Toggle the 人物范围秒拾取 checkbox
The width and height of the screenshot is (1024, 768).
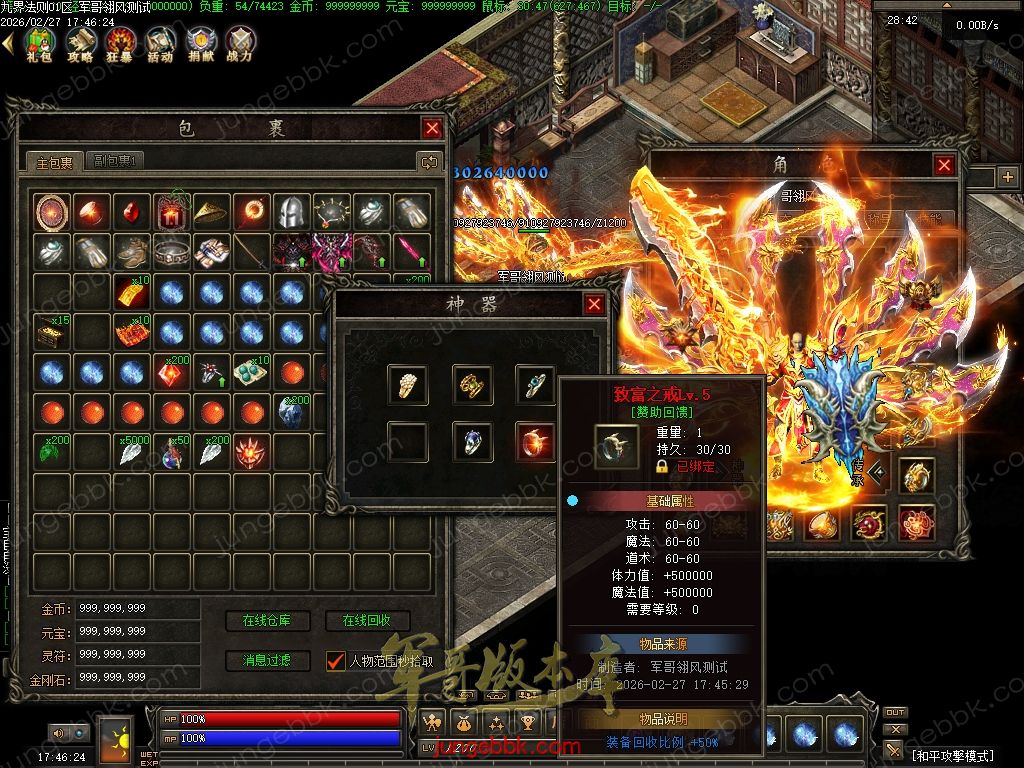pyautogui.click(x=336, y=661)
